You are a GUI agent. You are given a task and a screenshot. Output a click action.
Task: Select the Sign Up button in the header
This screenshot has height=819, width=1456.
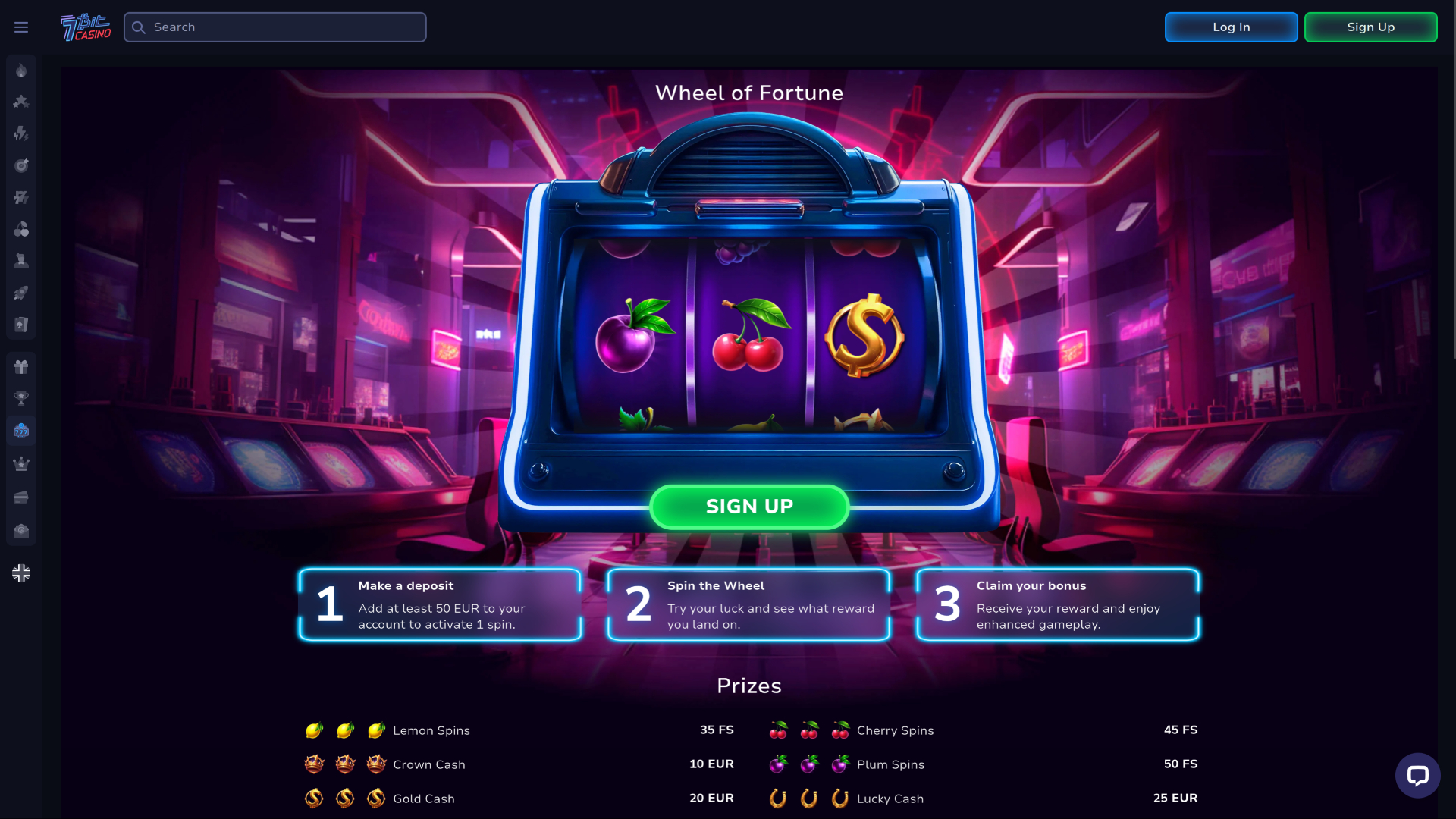point(1370,27)
